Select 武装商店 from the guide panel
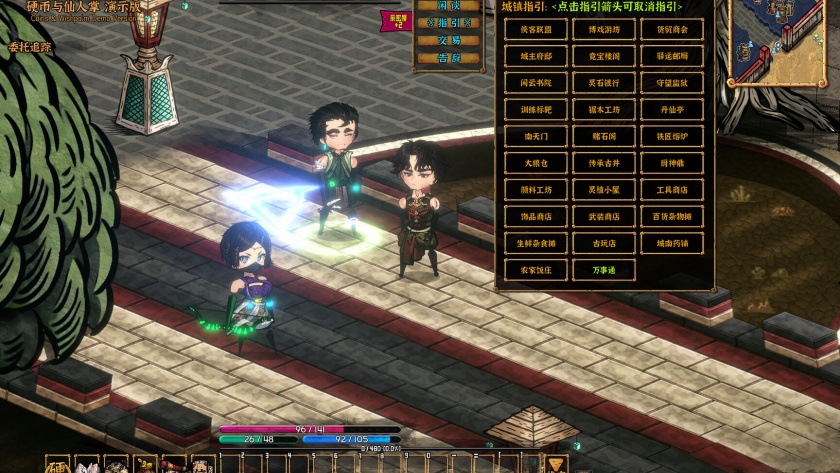The width and height of the screenshot is (840, 473). pos(603,216)
